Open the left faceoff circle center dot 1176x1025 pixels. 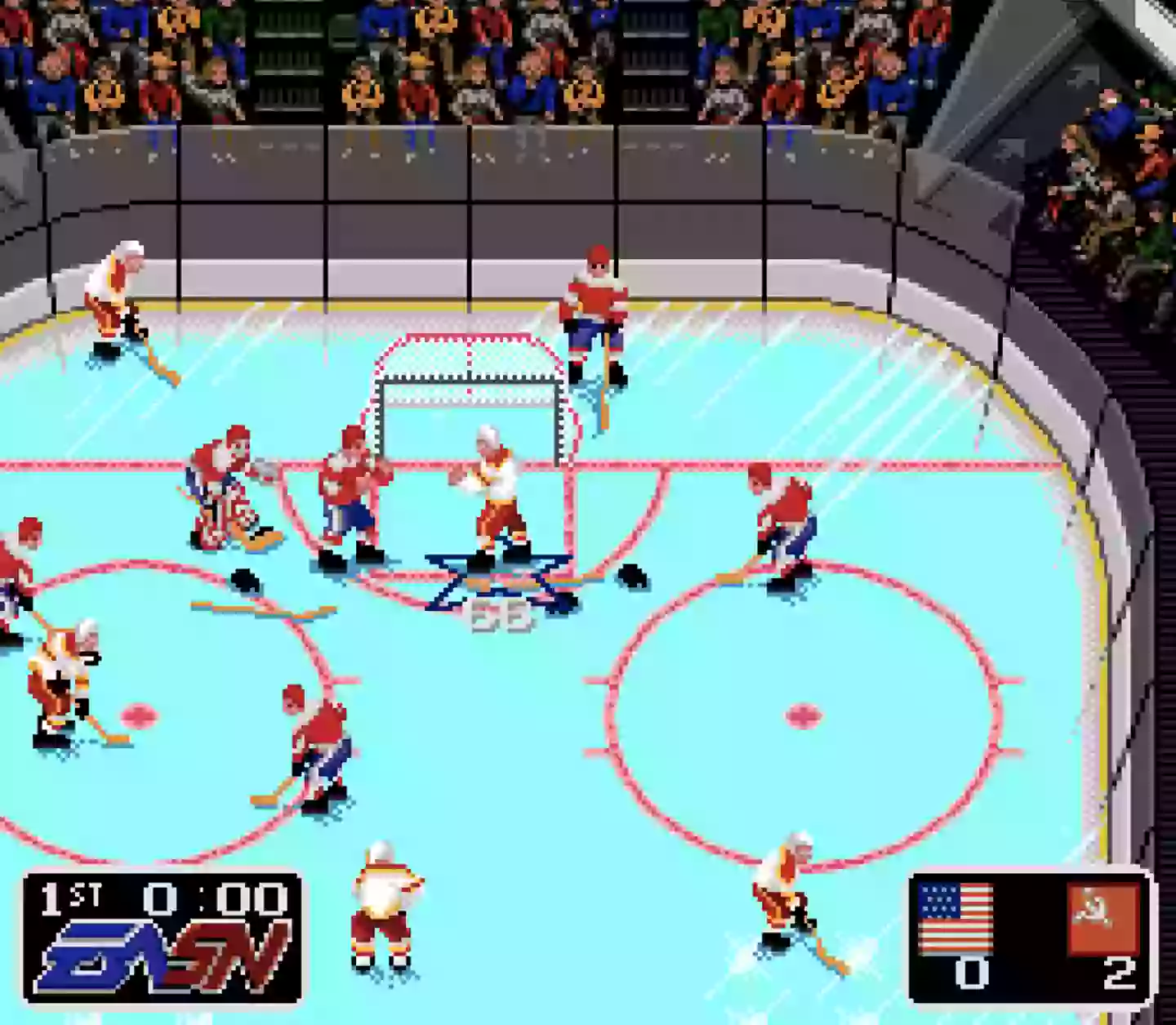coord(139,715)
